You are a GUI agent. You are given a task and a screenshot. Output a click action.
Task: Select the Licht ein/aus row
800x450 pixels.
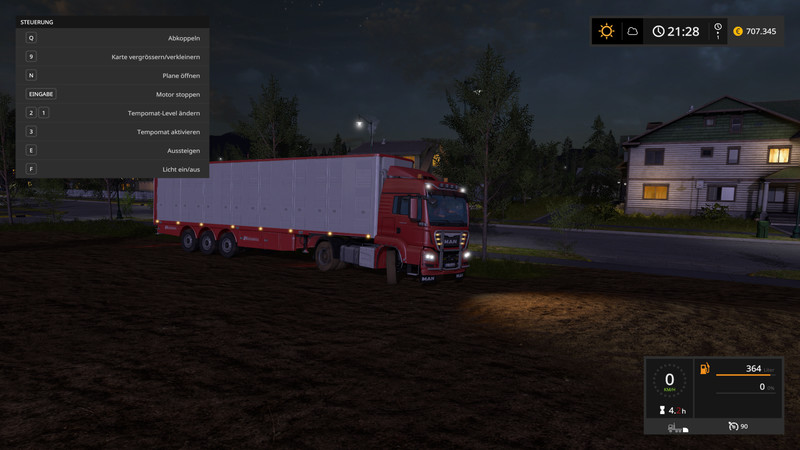tap(112, 169)
